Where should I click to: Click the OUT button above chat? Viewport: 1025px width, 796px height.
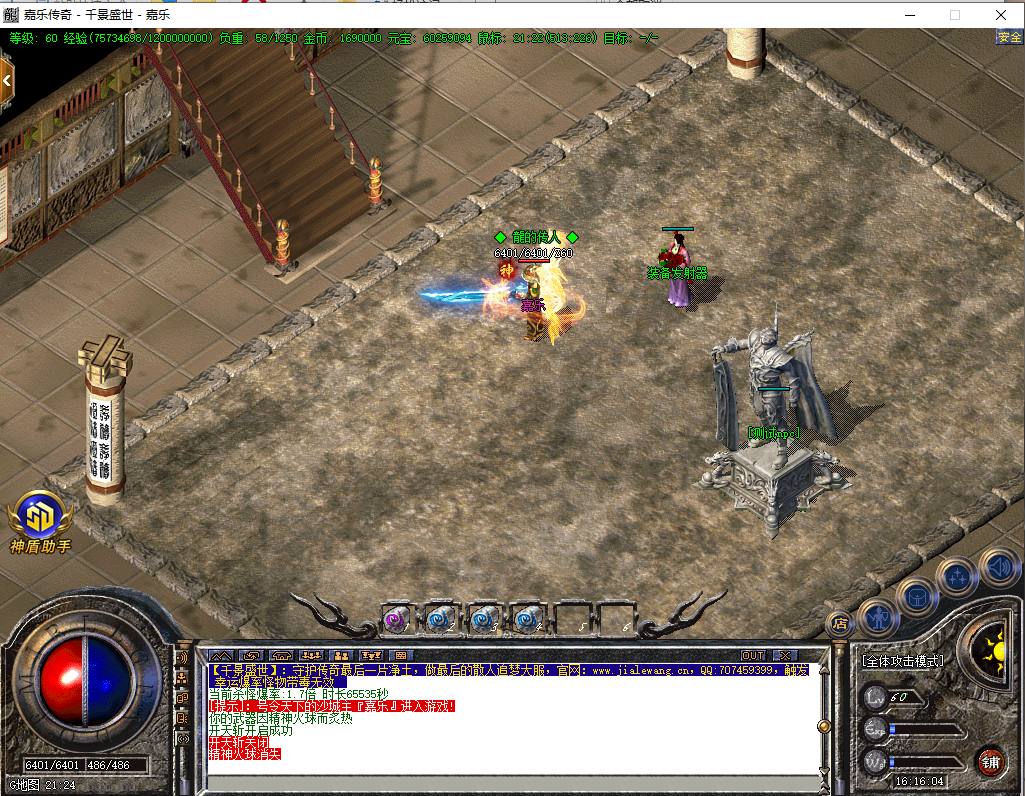pyautogui.click(x=753, y=656)
